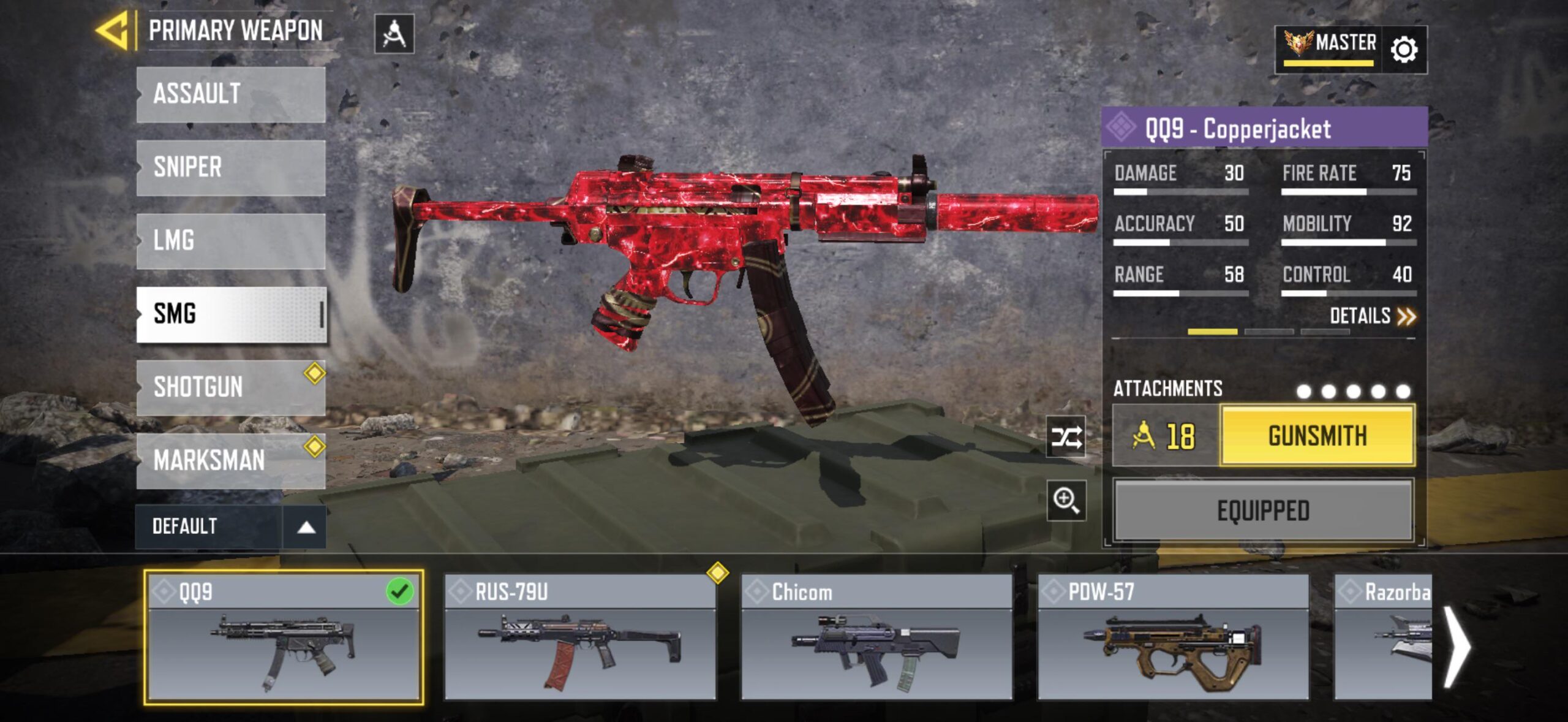
Task: View weapon stat Details
Action: coord(1372,316)
